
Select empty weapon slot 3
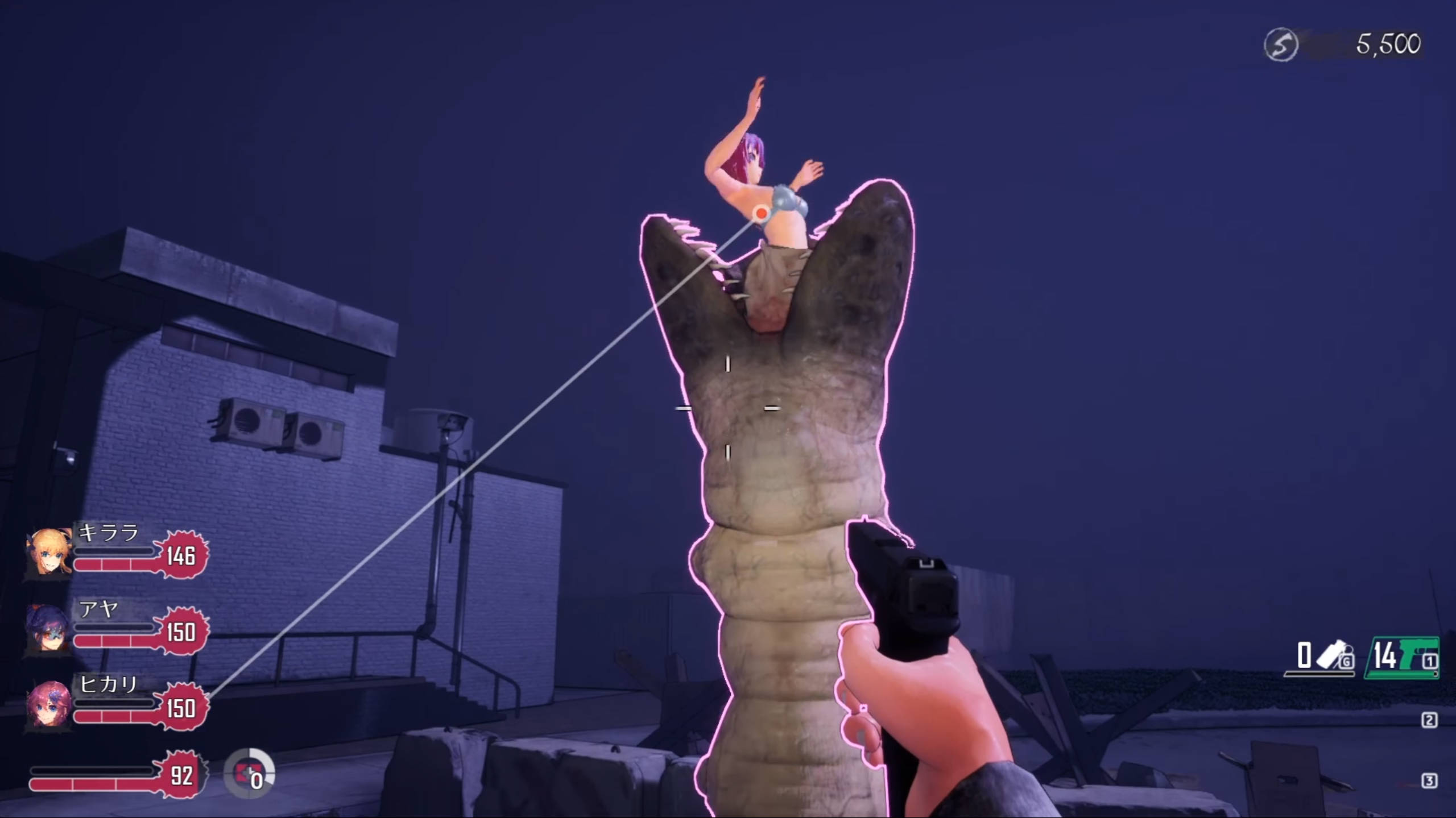tap(1429, 781)
